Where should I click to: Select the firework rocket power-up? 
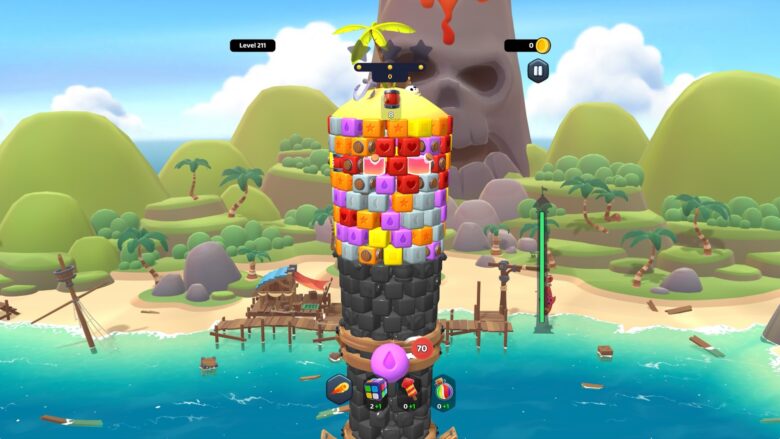pos(409,388)
